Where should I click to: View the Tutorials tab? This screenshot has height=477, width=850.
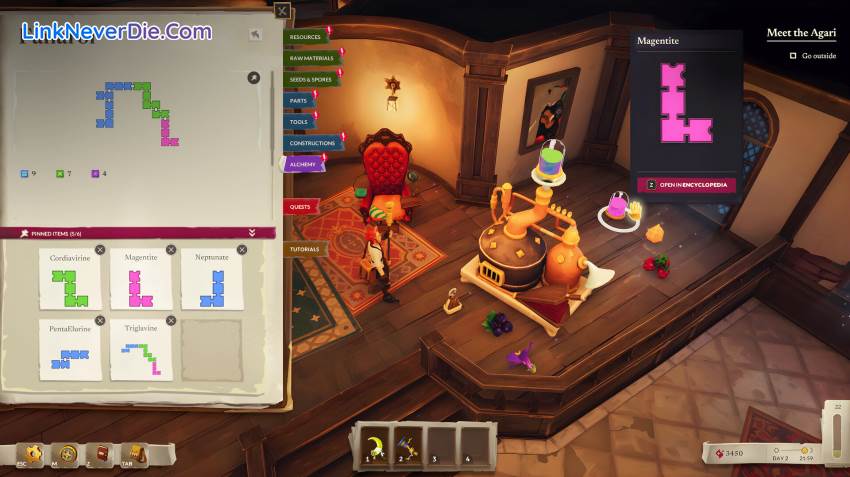click(304, 248)
